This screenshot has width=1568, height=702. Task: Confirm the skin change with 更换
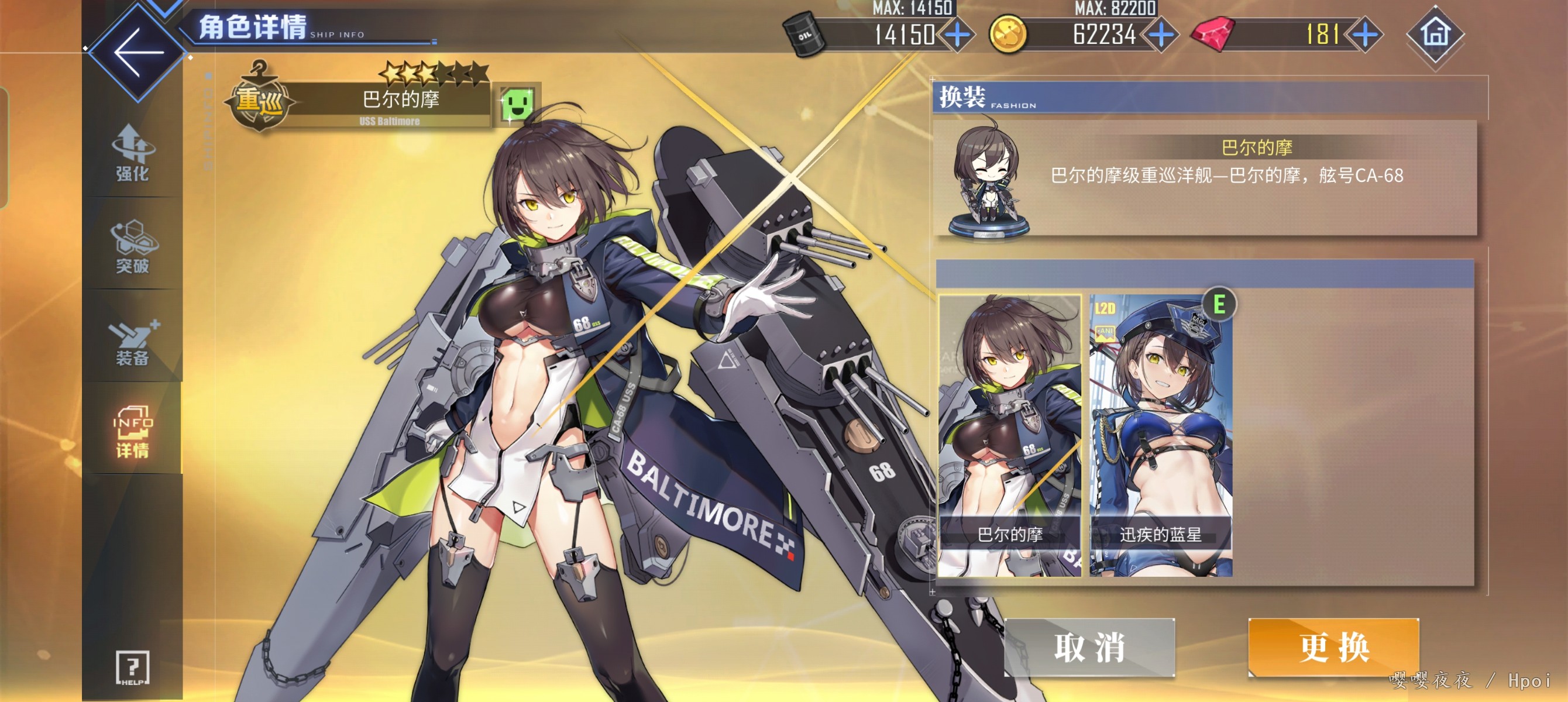tap(1333, 646)
